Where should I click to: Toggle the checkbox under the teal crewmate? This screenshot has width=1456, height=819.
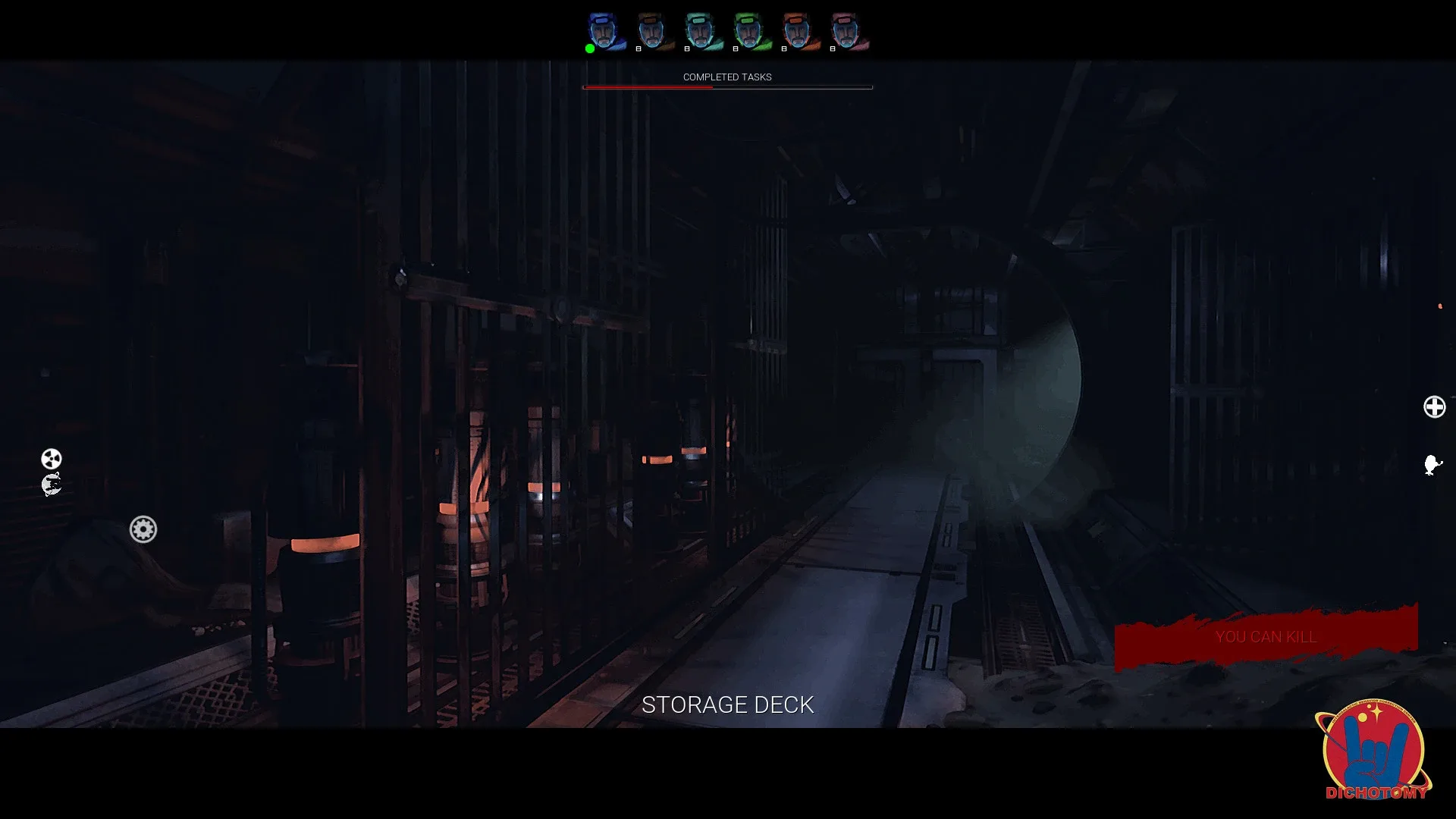(x=686, y=49)
